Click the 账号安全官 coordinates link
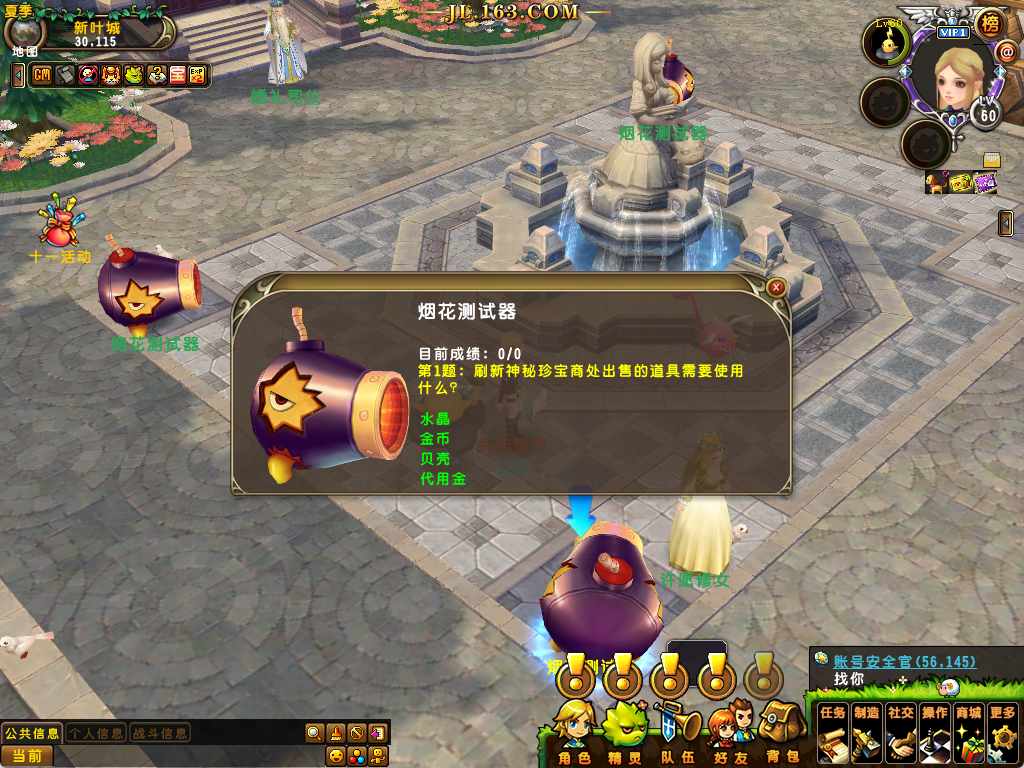This screenshot has height=768, width=1024. click(904, 662)
